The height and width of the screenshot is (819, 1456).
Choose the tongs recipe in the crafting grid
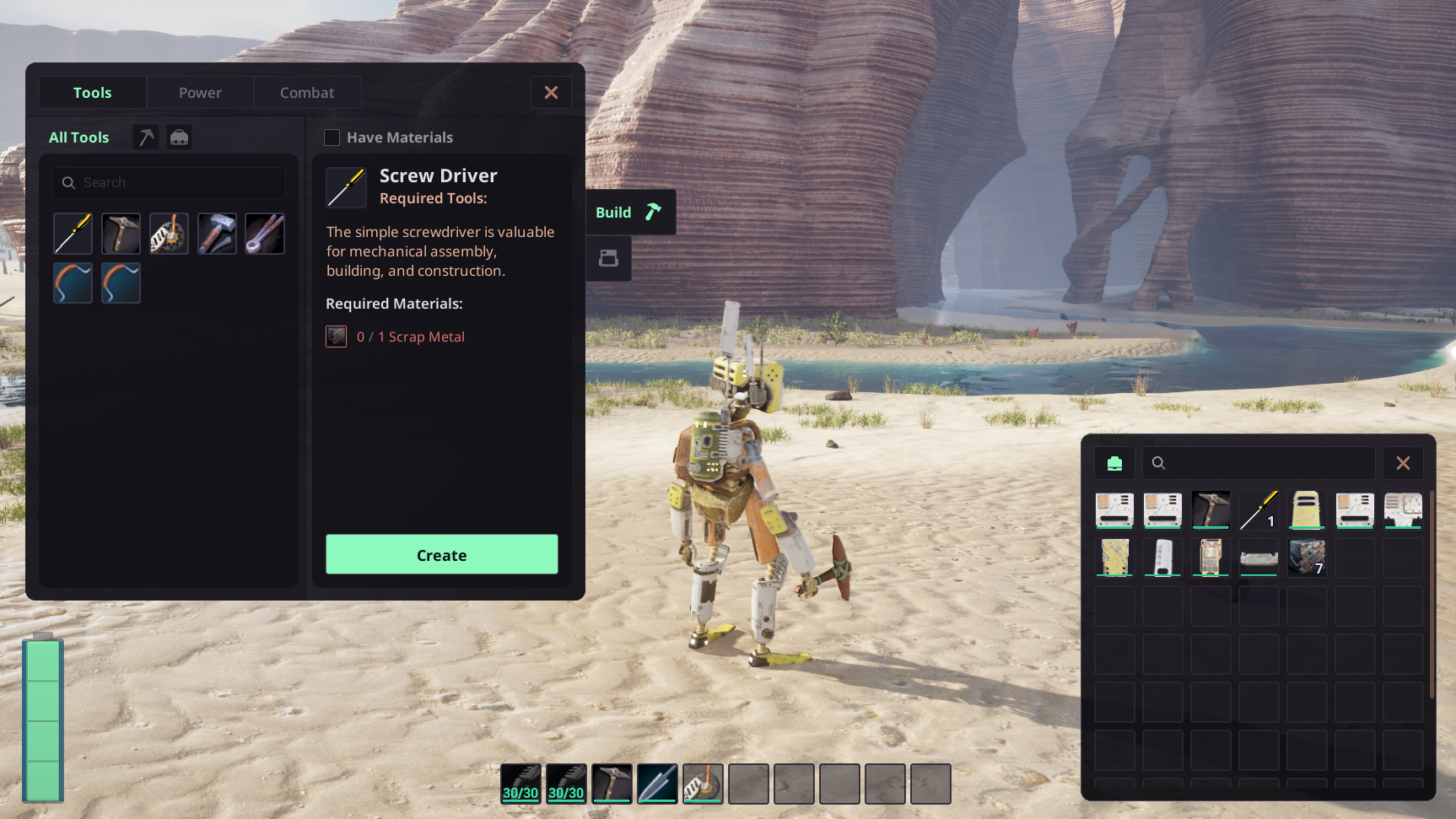265,234
